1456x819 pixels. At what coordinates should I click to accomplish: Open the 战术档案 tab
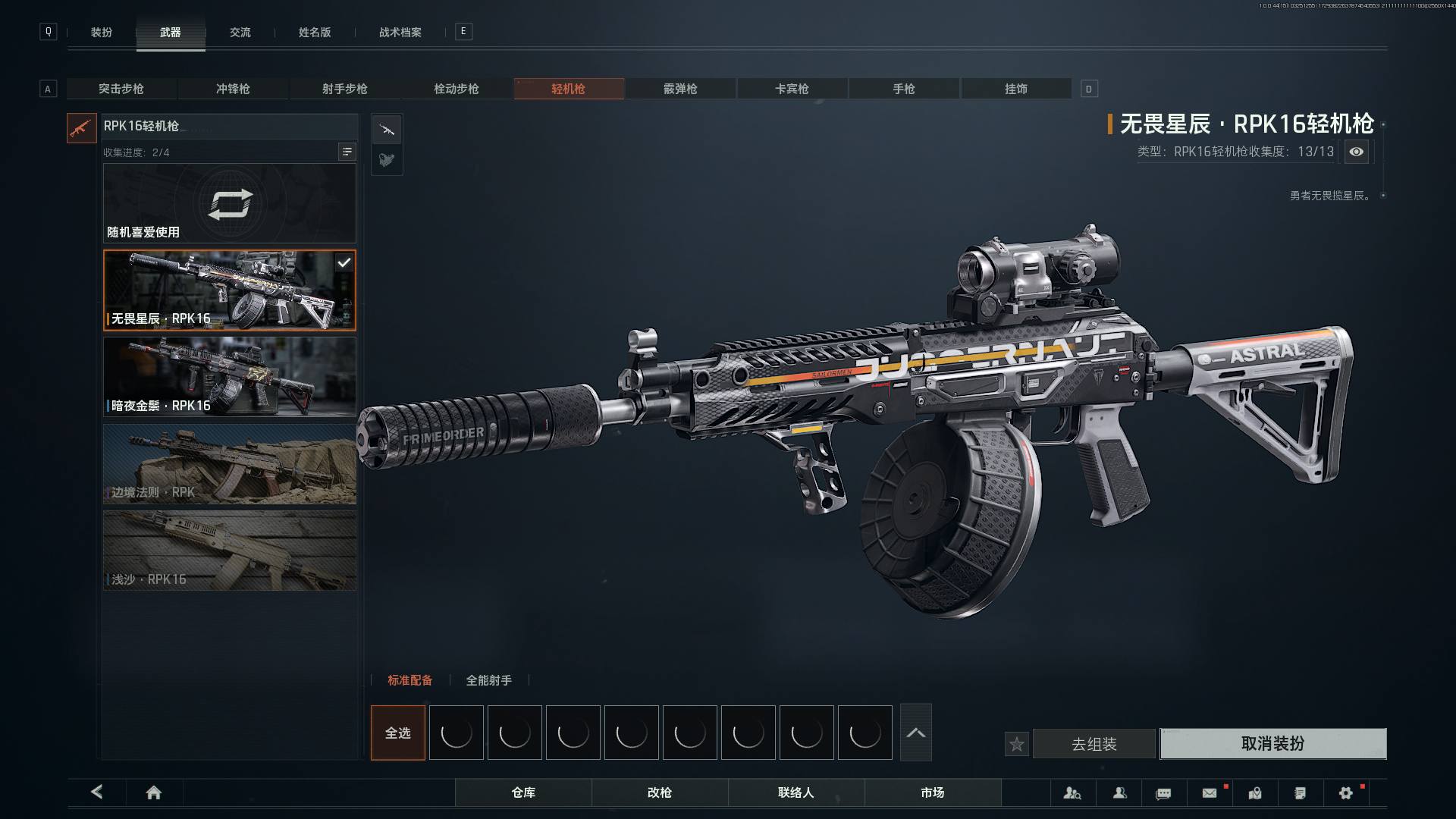[400, 32]
